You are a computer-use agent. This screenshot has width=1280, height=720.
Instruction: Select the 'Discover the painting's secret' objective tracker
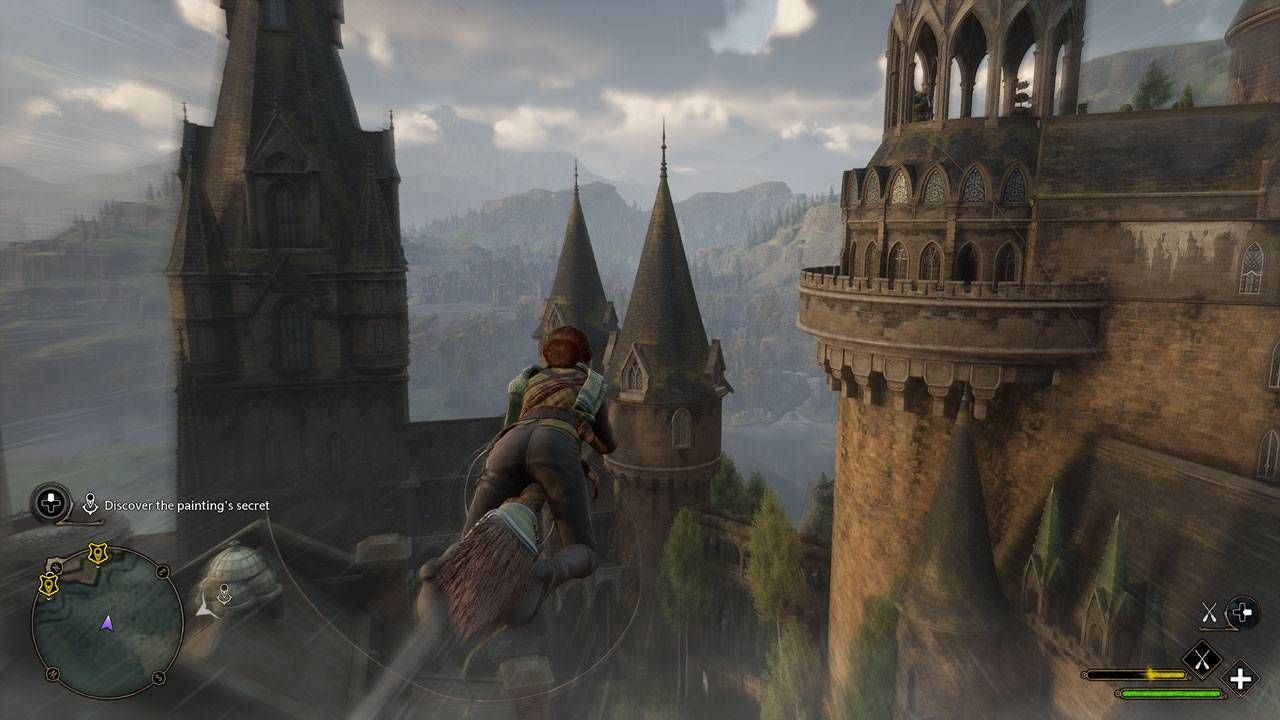[x=186, y=506]
